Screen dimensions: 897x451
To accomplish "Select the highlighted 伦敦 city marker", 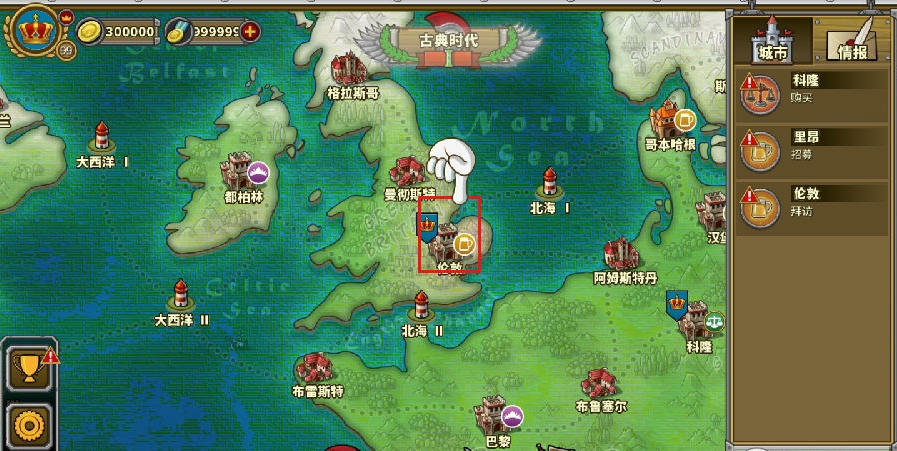I will pyautogui.click(x=449, y=236).
